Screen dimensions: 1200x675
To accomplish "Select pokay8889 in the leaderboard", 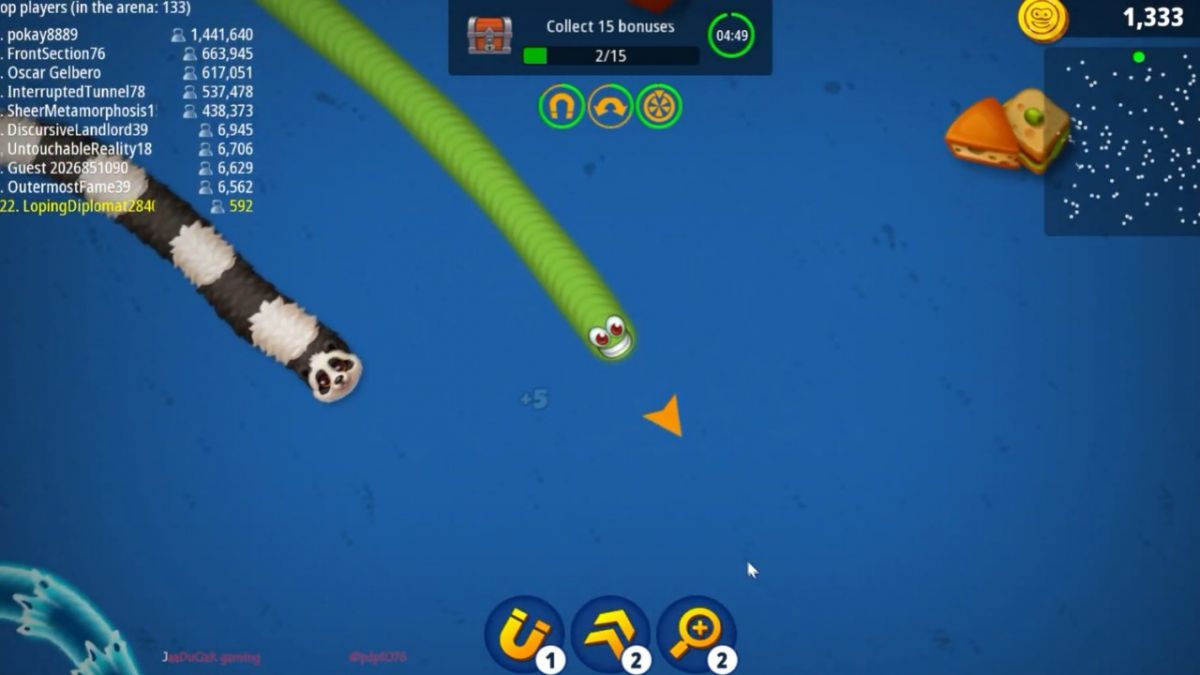I will pyautogui.click(x=128, y=35).
